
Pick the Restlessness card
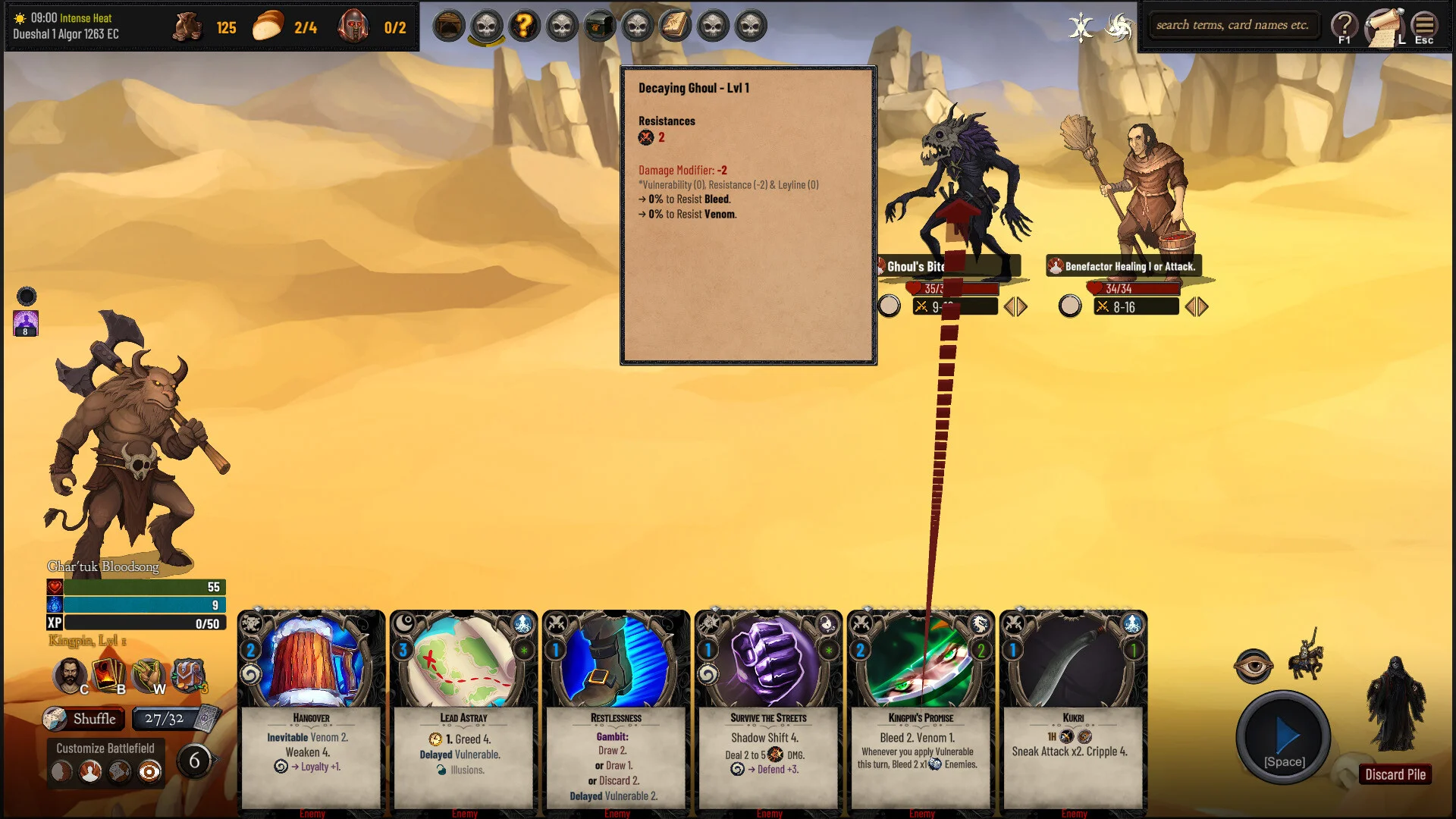(616, 713)
